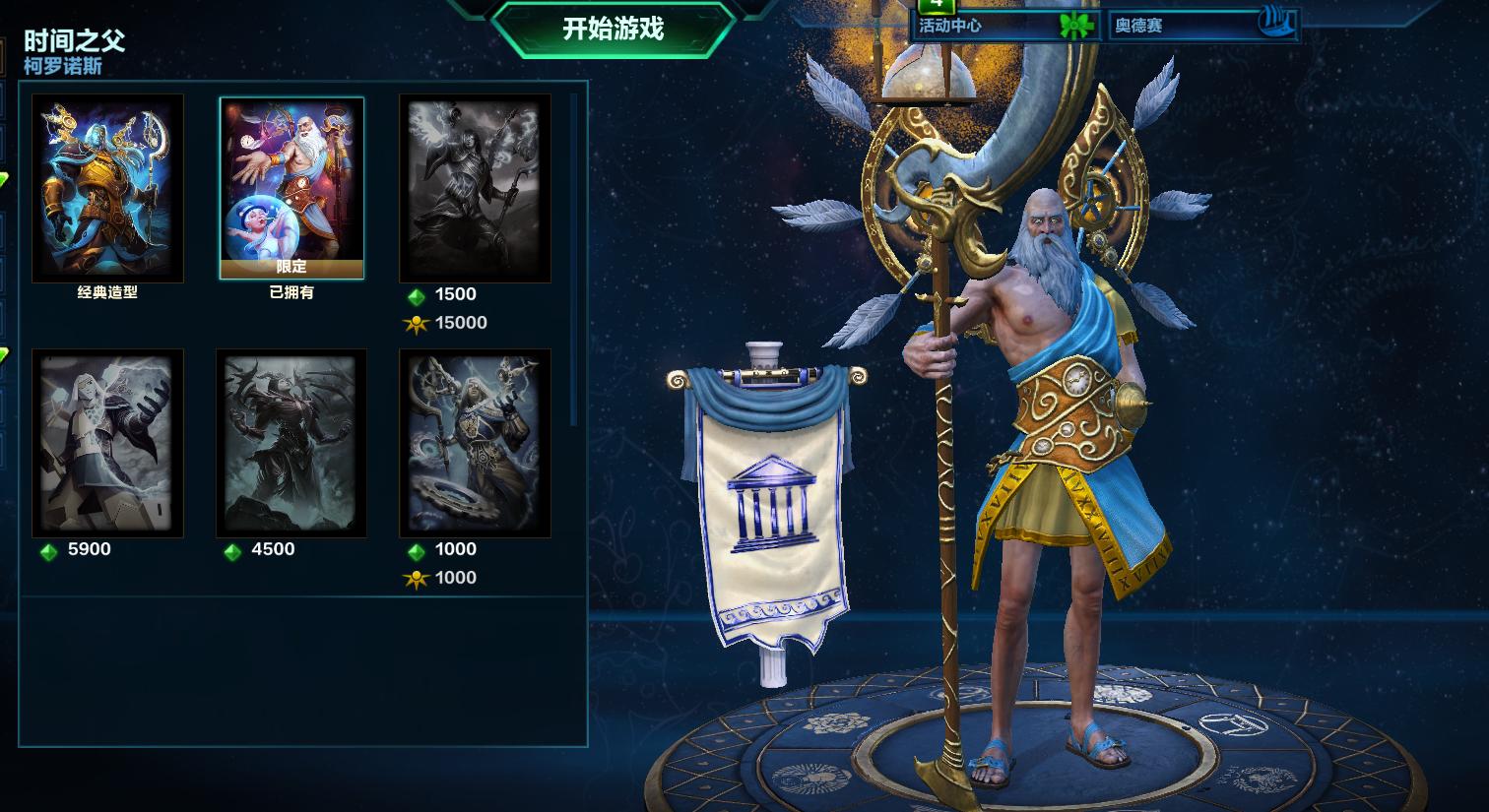Select the 限定 limited skin thumbnail
This screenshot has width=1489, height=812.
point(291,179)
